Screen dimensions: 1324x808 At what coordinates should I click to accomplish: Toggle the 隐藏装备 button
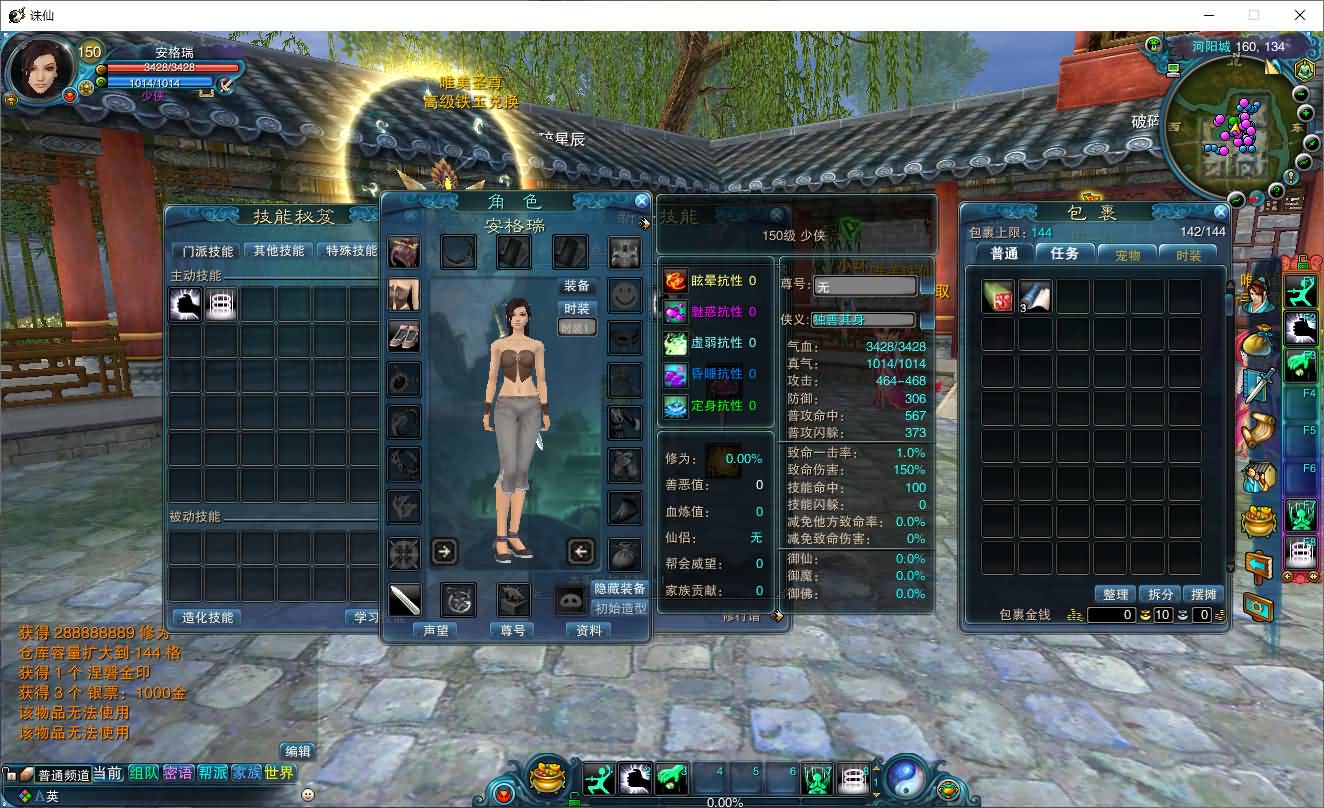[620, 589]
